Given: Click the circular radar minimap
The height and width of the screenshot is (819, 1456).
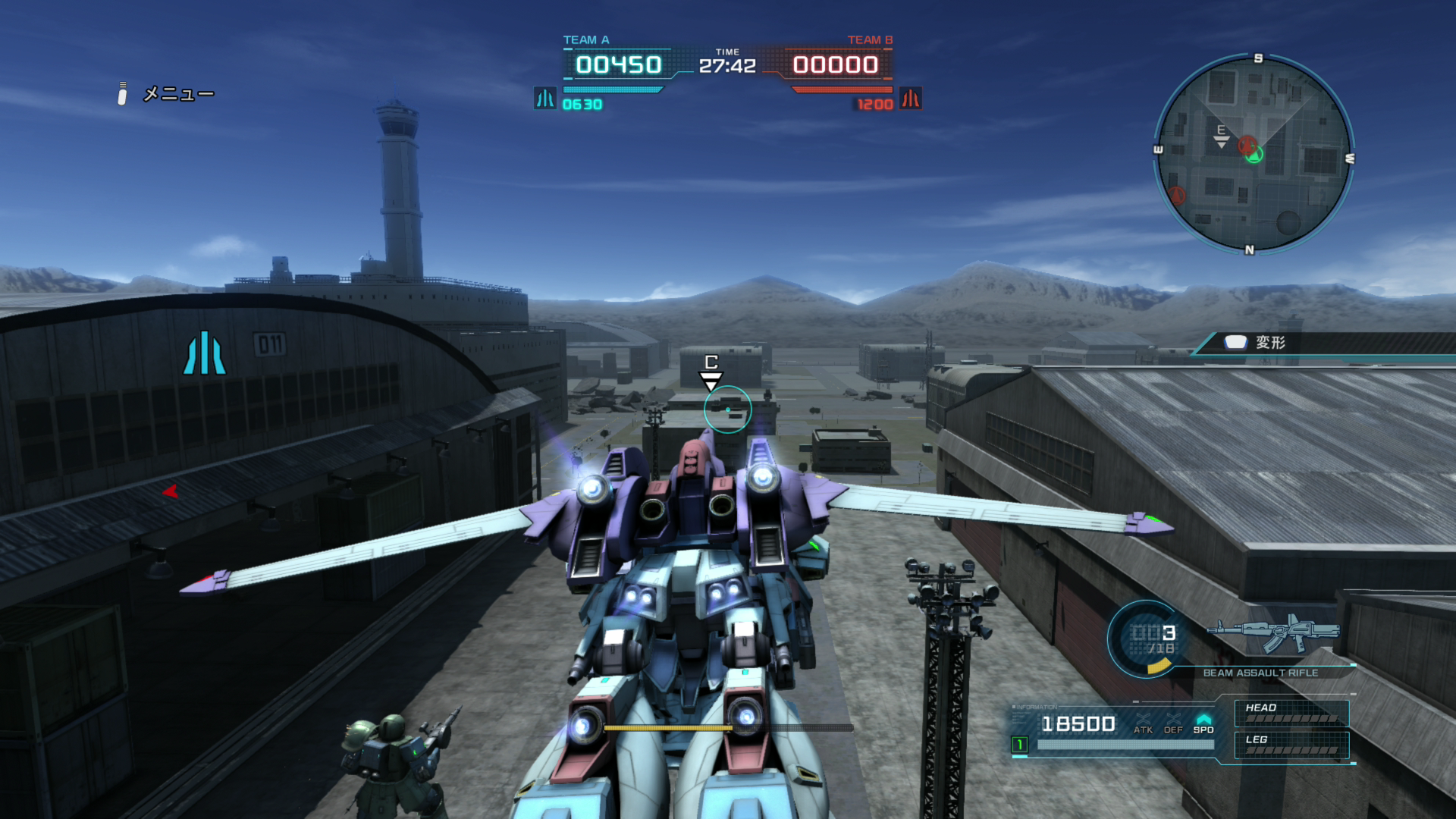Looking at the screenshot, I should point(1254,154).
